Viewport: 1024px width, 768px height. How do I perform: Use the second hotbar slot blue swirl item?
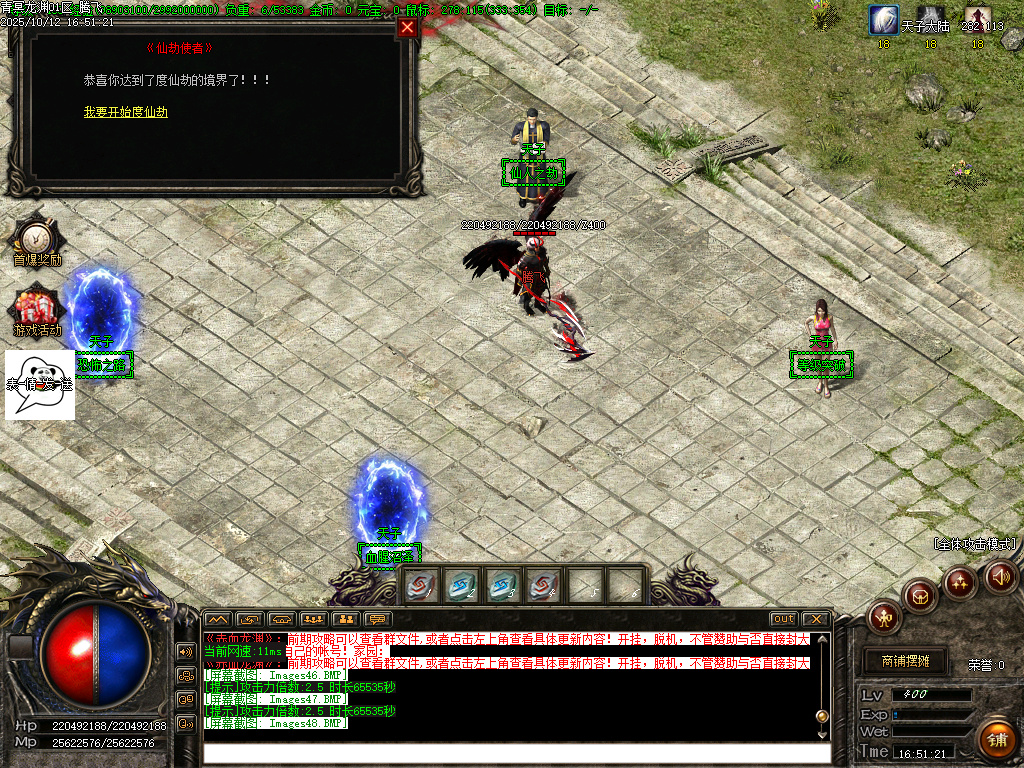point(460,586)
